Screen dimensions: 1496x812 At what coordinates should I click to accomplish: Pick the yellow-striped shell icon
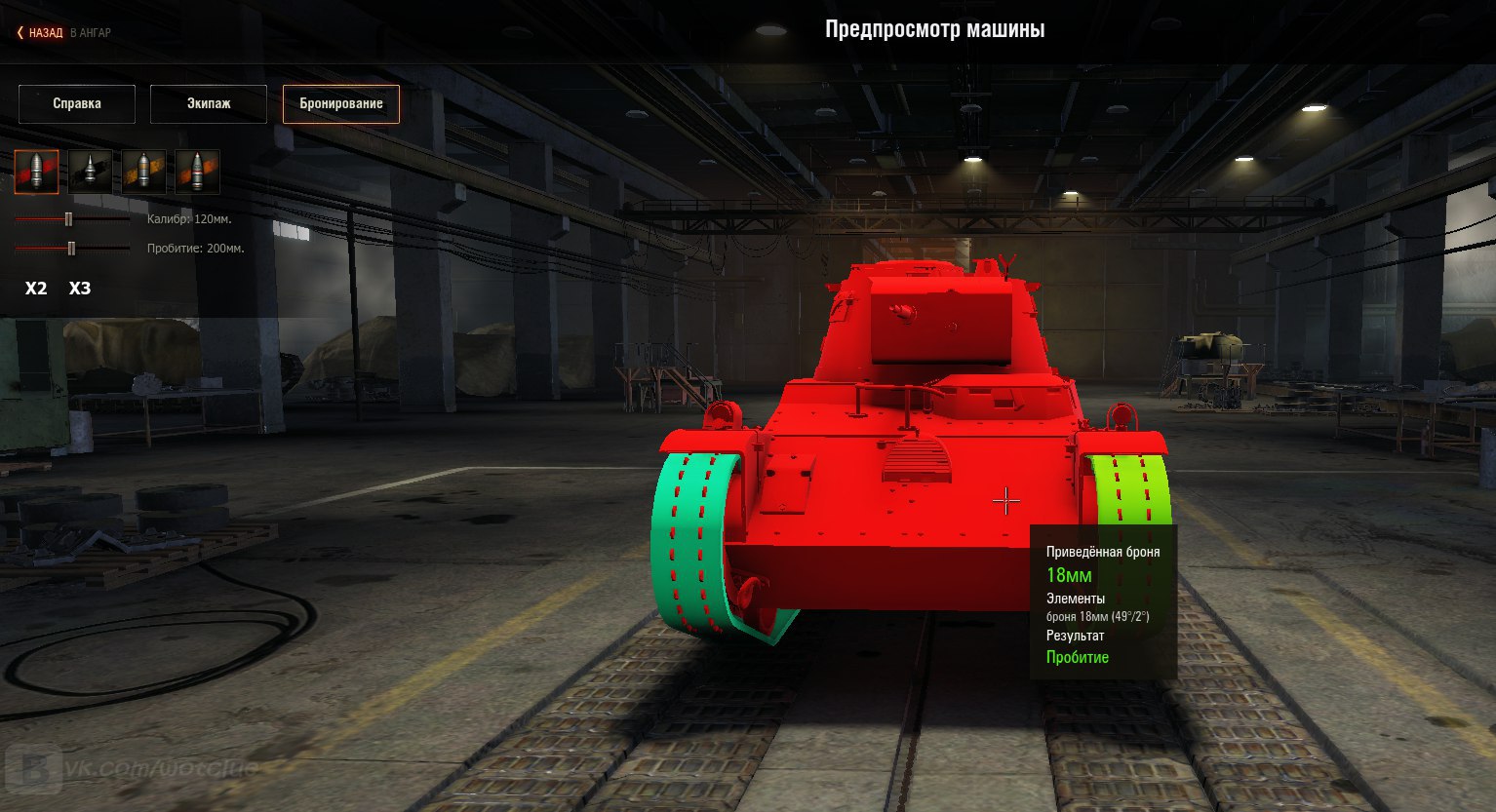point(143,172)
